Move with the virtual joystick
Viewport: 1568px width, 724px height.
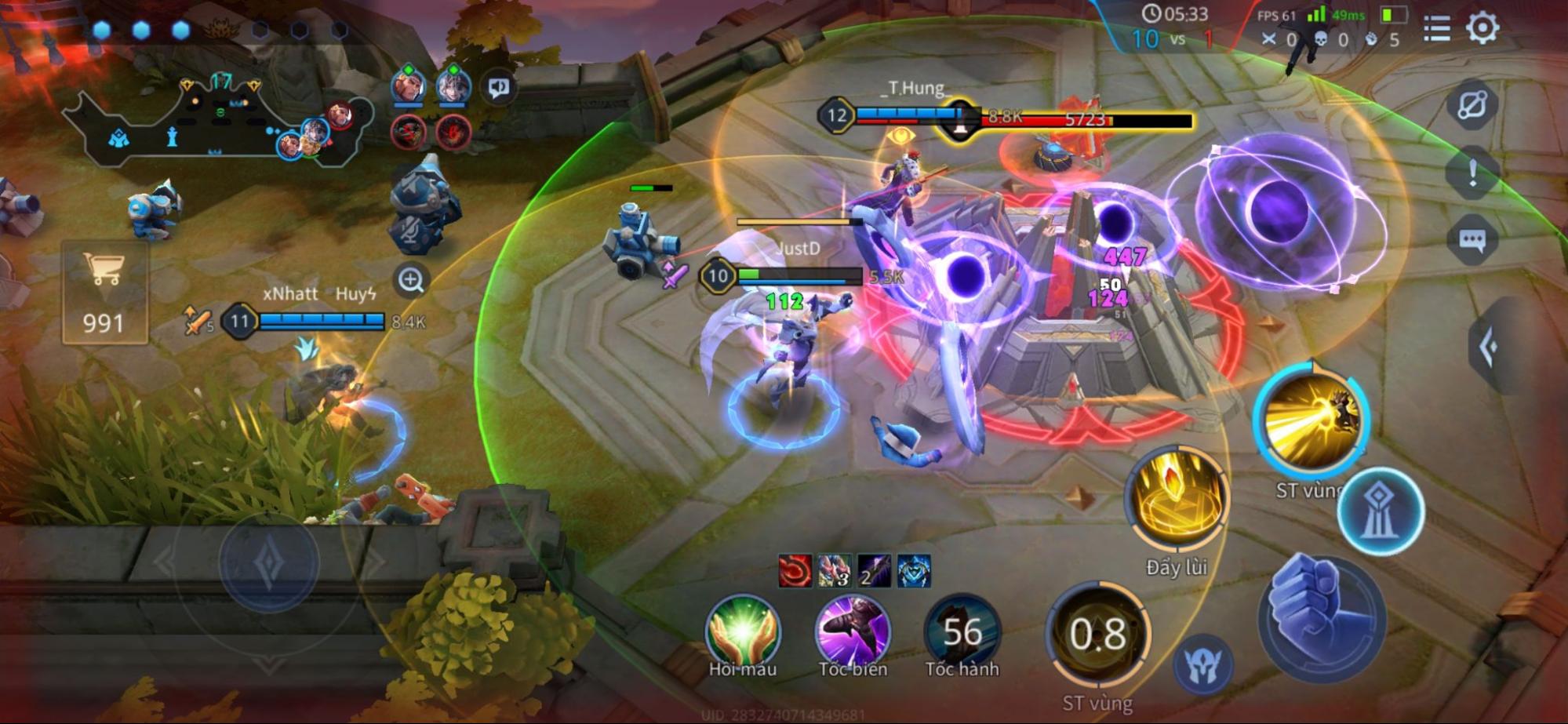[268, 562]
